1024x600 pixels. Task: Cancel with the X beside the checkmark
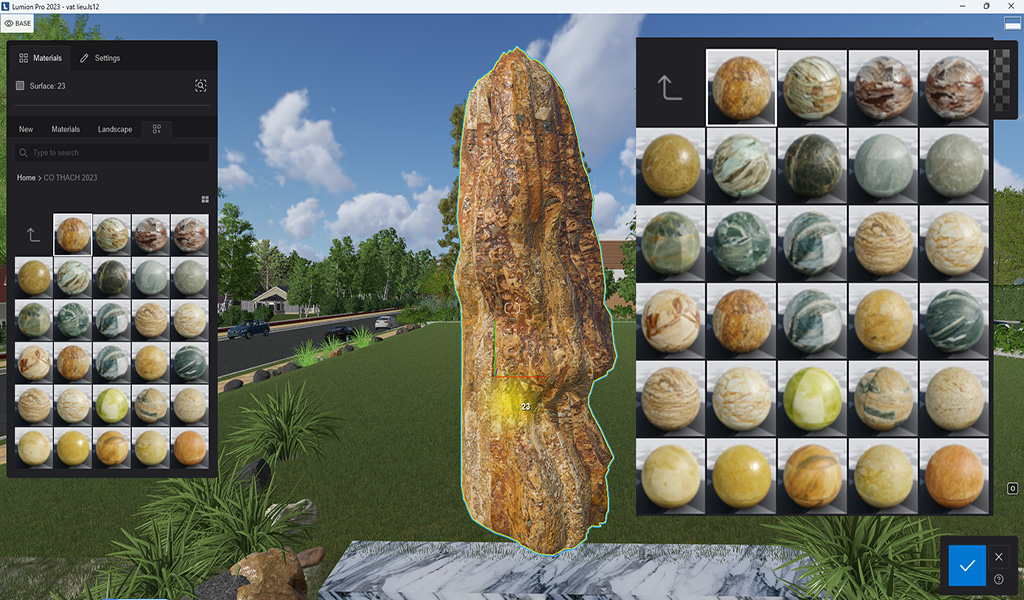click(x=998, y=557)
